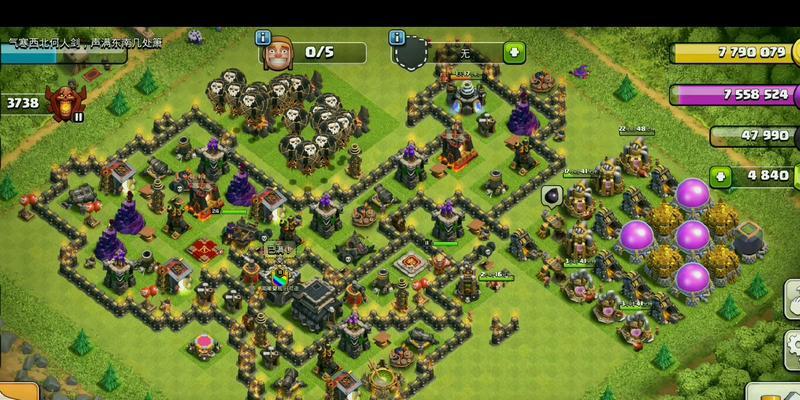The image size is (800, 400).
Task: Click the green plus beside the shield
Action: coord(513,52)
